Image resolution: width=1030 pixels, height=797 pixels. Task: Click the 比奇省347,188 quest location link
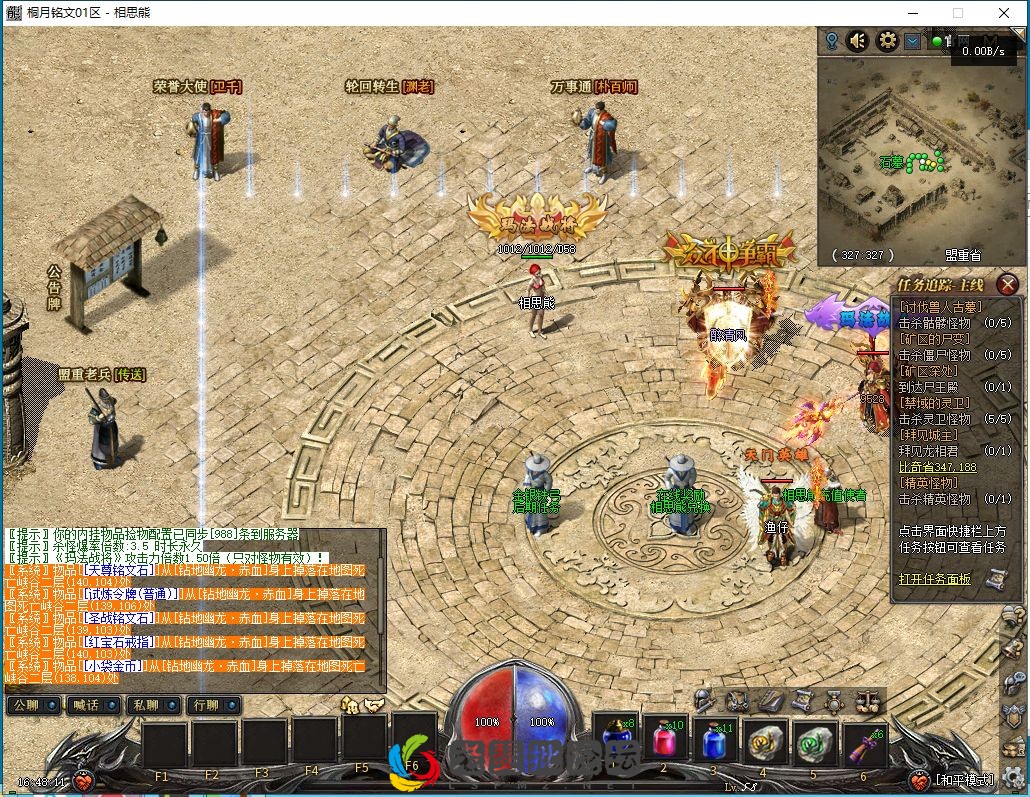click(x=937, y=467)
